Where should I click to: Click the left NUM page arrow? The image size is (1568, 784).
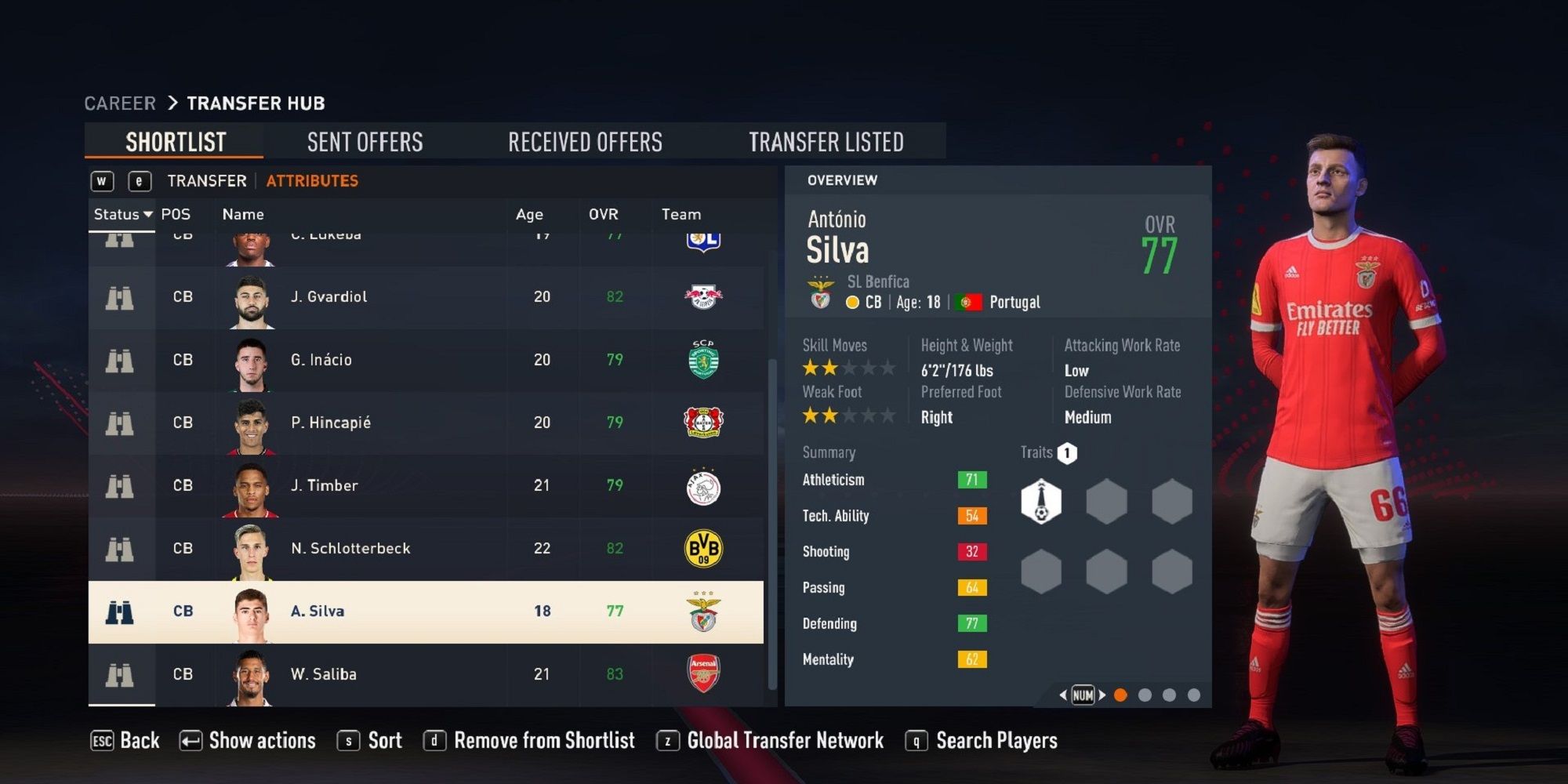pos(1062,695)
